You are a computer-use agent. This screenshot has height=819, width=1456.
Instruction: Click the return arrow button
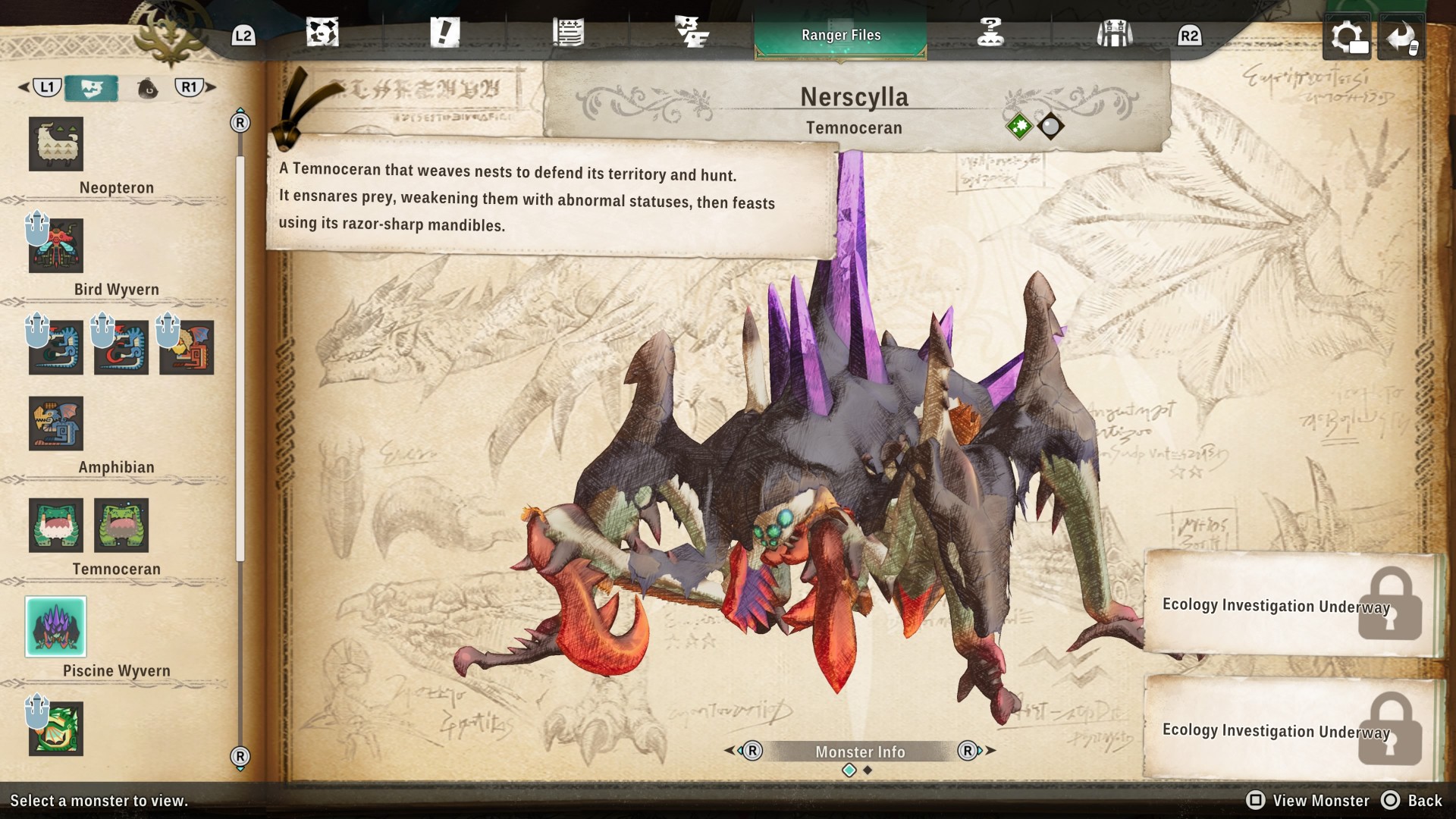(x=1401, y=36)
